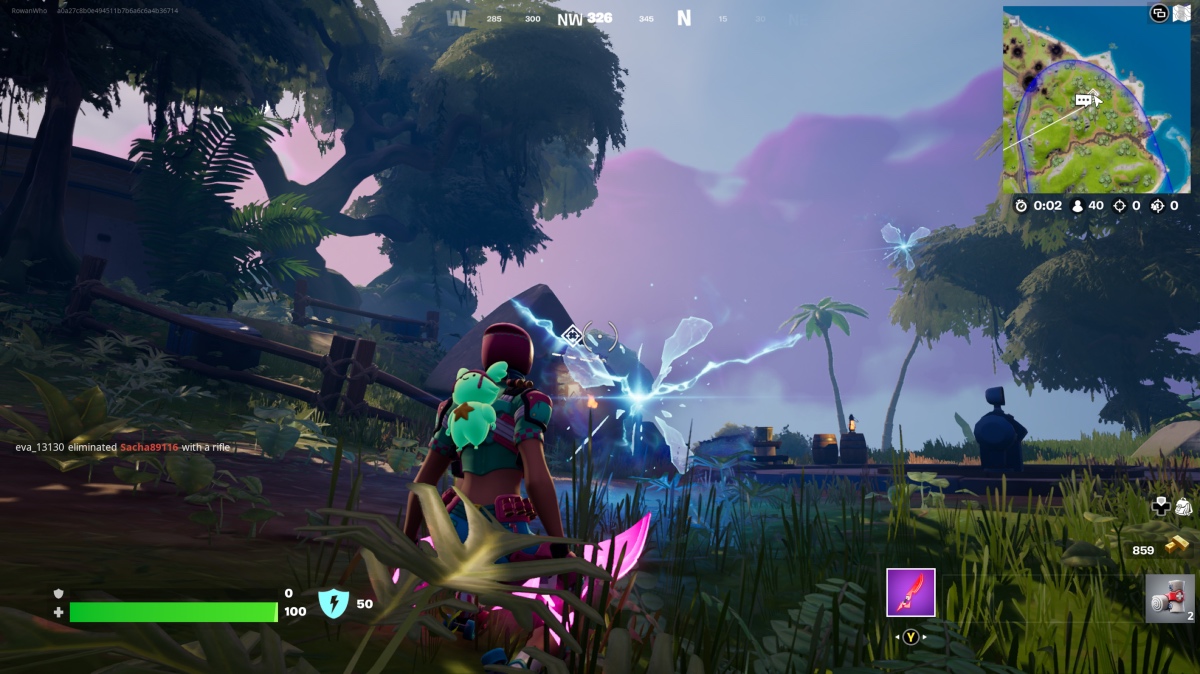Image resolution: width=1200 pixels, height=674 pixels.
Task: Open the backpack inventory icon
Action: point(1182,507)
